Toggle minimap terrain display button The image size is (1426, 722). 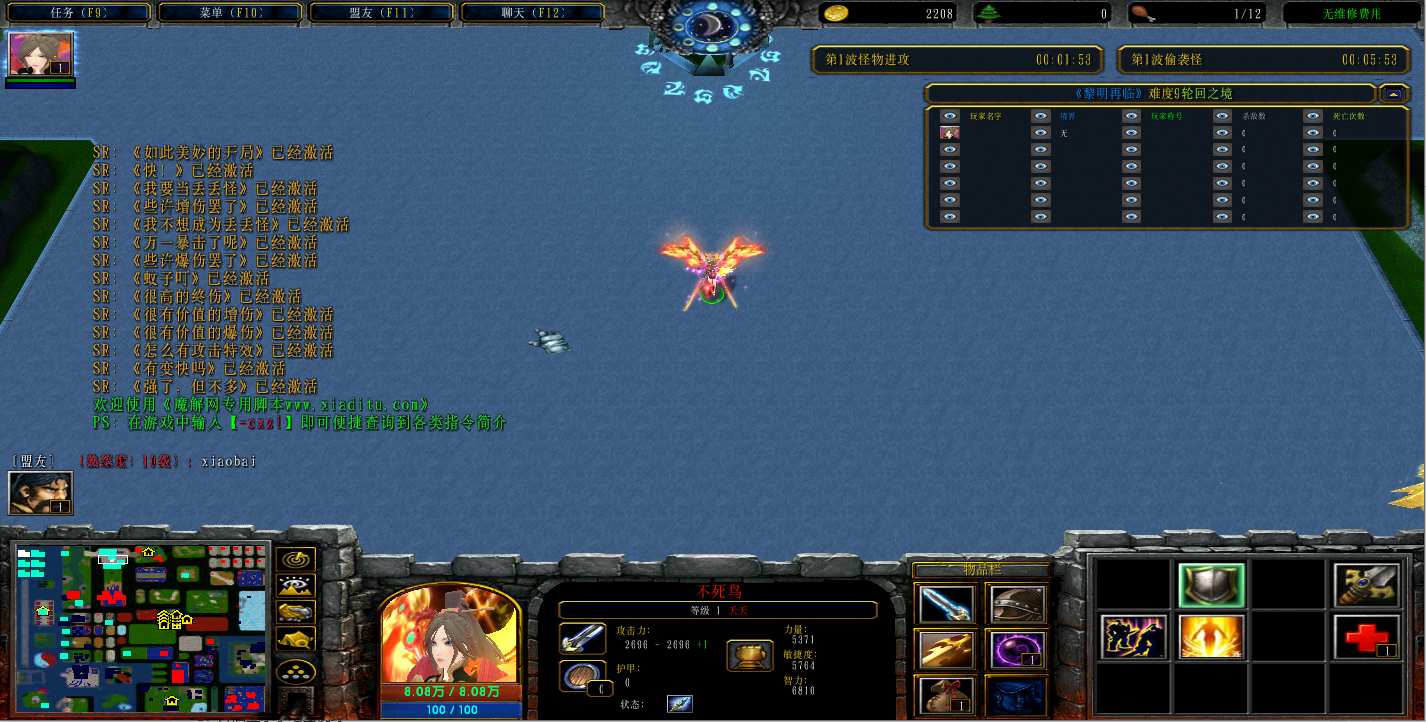(x=296, y=586)
